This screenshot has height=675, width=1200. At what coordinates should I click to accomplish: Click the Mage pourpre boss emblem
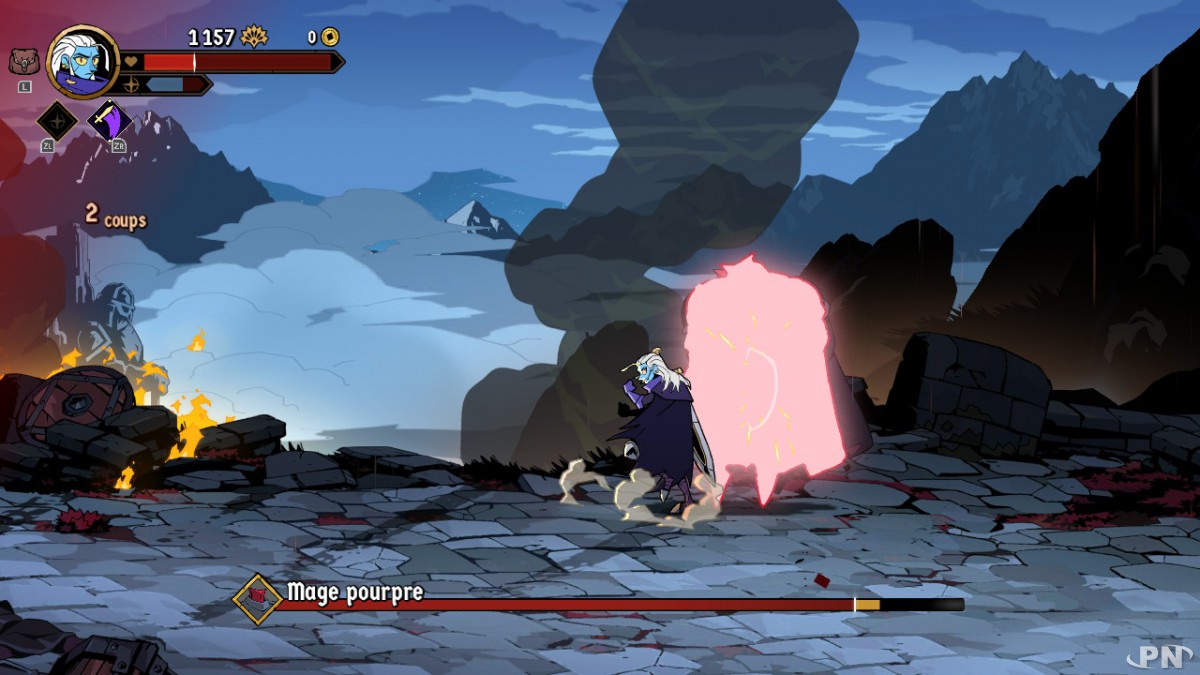(x=258, y=598)
